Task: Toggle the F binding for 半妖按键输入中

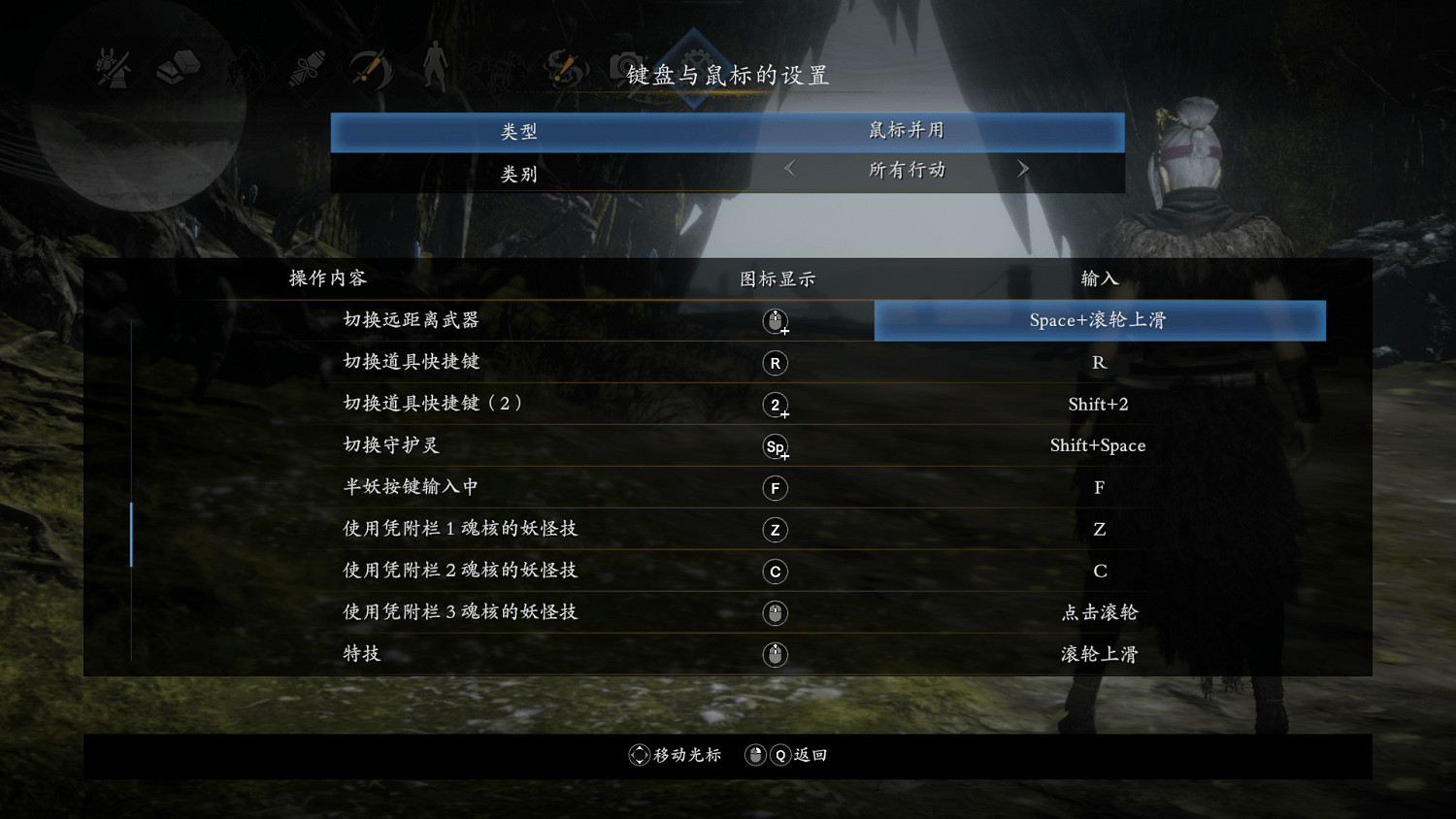Action: click(x=1099, y=486)
